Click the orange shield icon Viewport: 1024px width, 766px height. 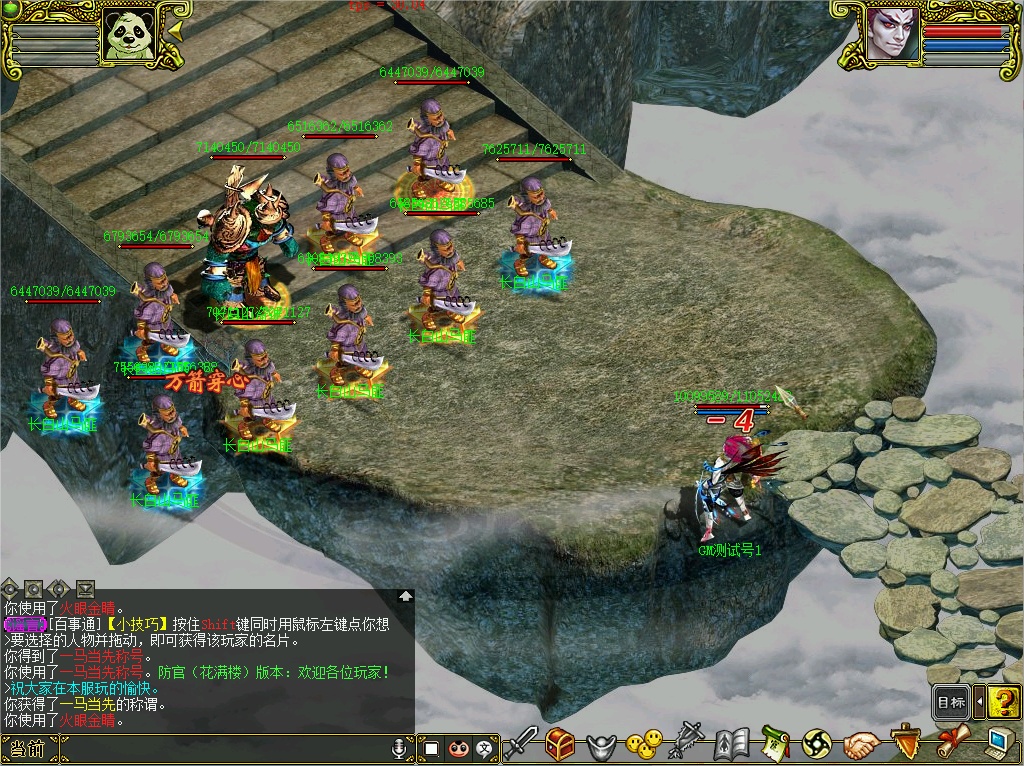click(904, 741)
